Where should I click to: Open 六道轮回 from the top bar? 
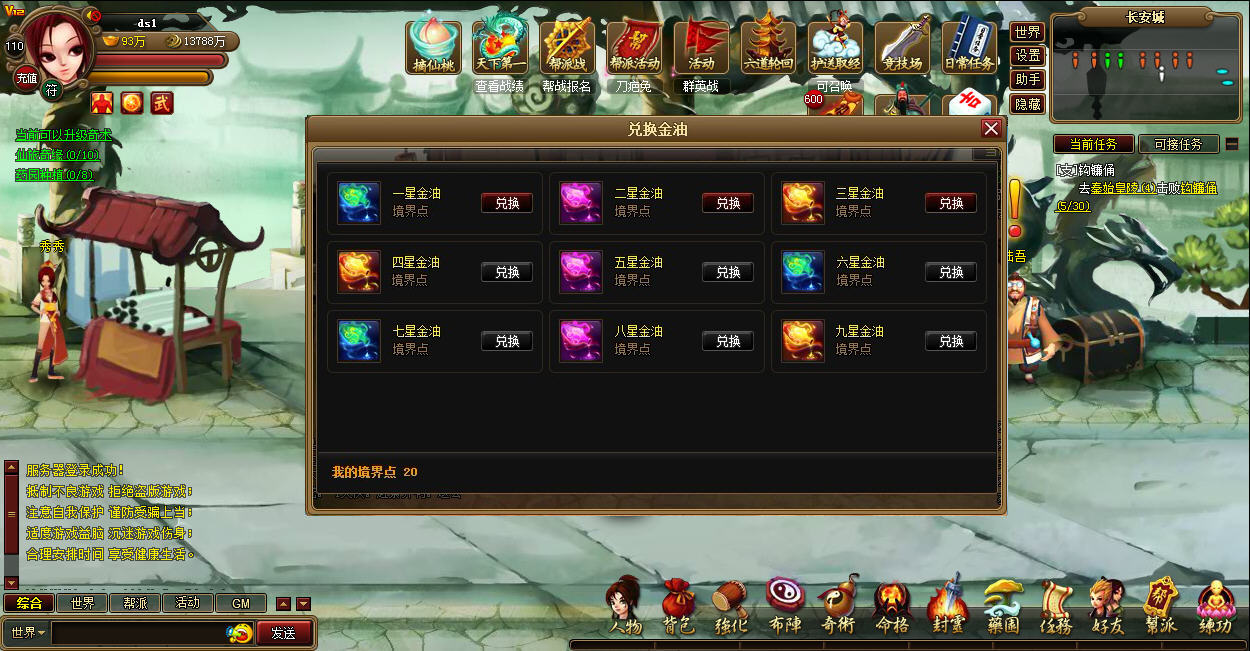point(768,47)
